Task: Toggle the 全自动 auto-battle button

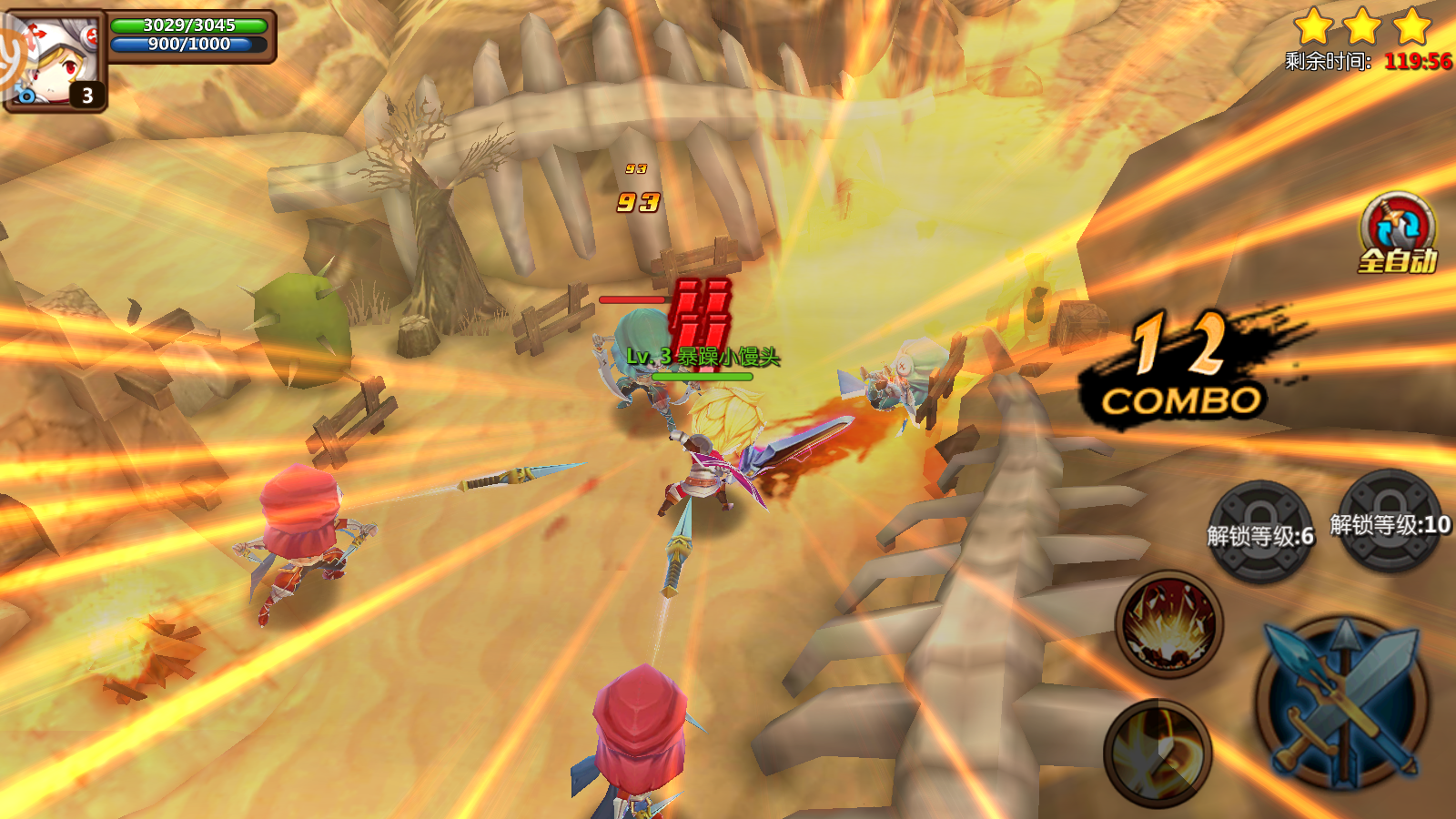Action: [x=1397, y=234]
